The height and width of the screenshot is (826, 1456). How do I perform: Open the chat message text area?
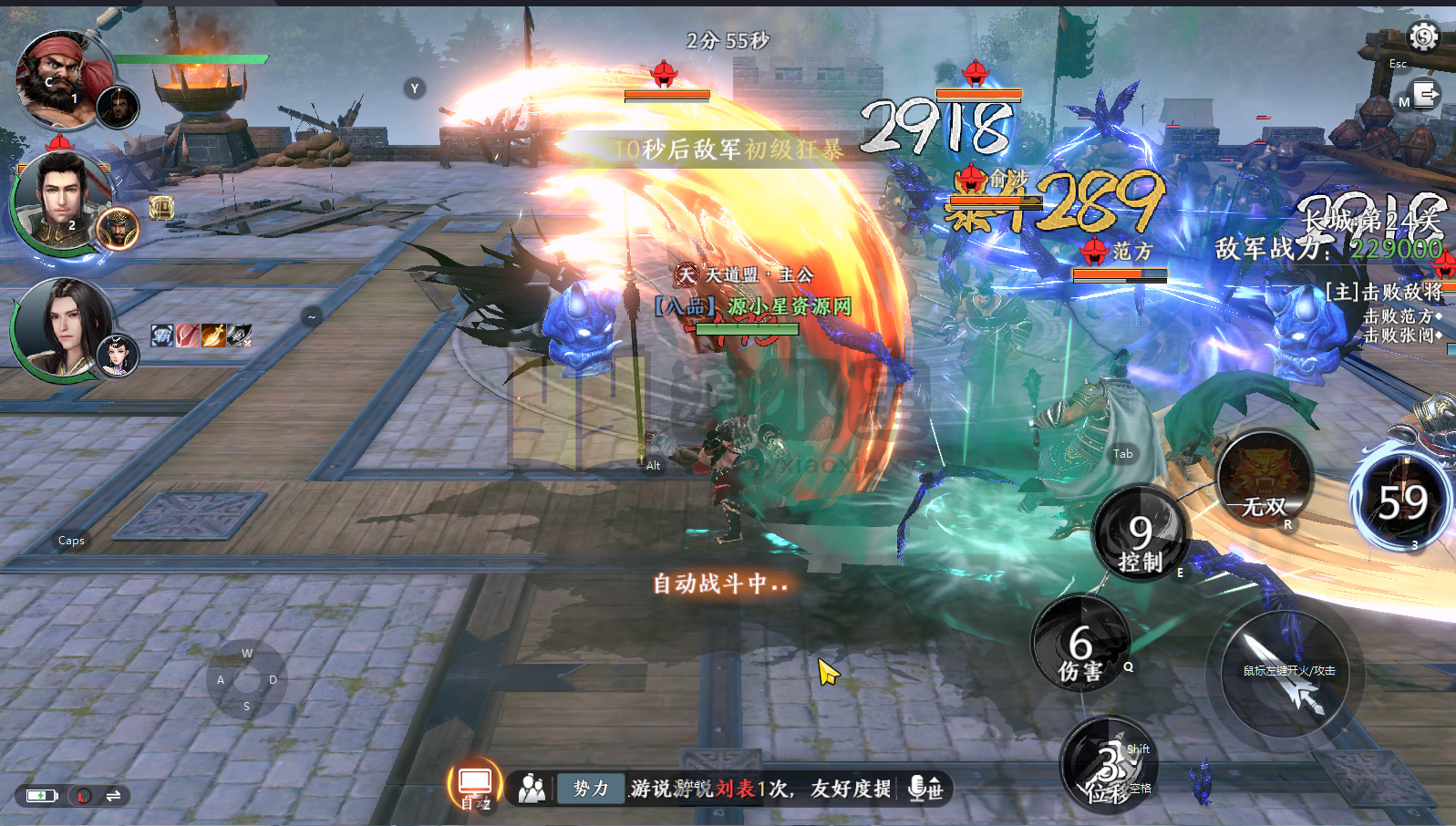click(x=761, y=788)
